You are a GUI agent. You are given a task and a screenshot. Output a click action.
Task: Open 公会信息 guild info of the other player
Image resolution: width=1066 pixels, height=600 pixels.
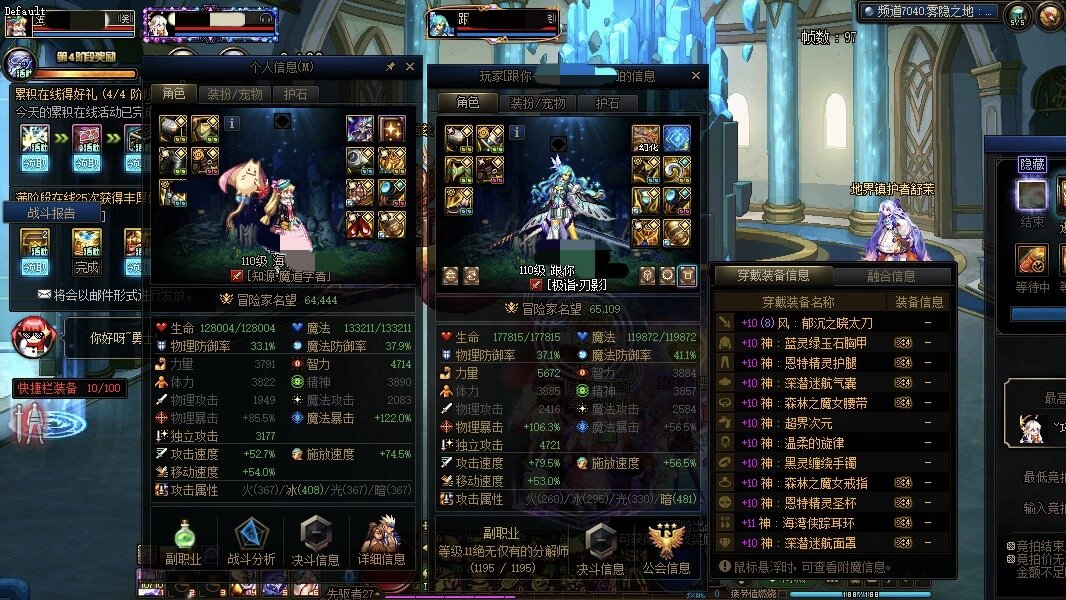coord(667,549)
